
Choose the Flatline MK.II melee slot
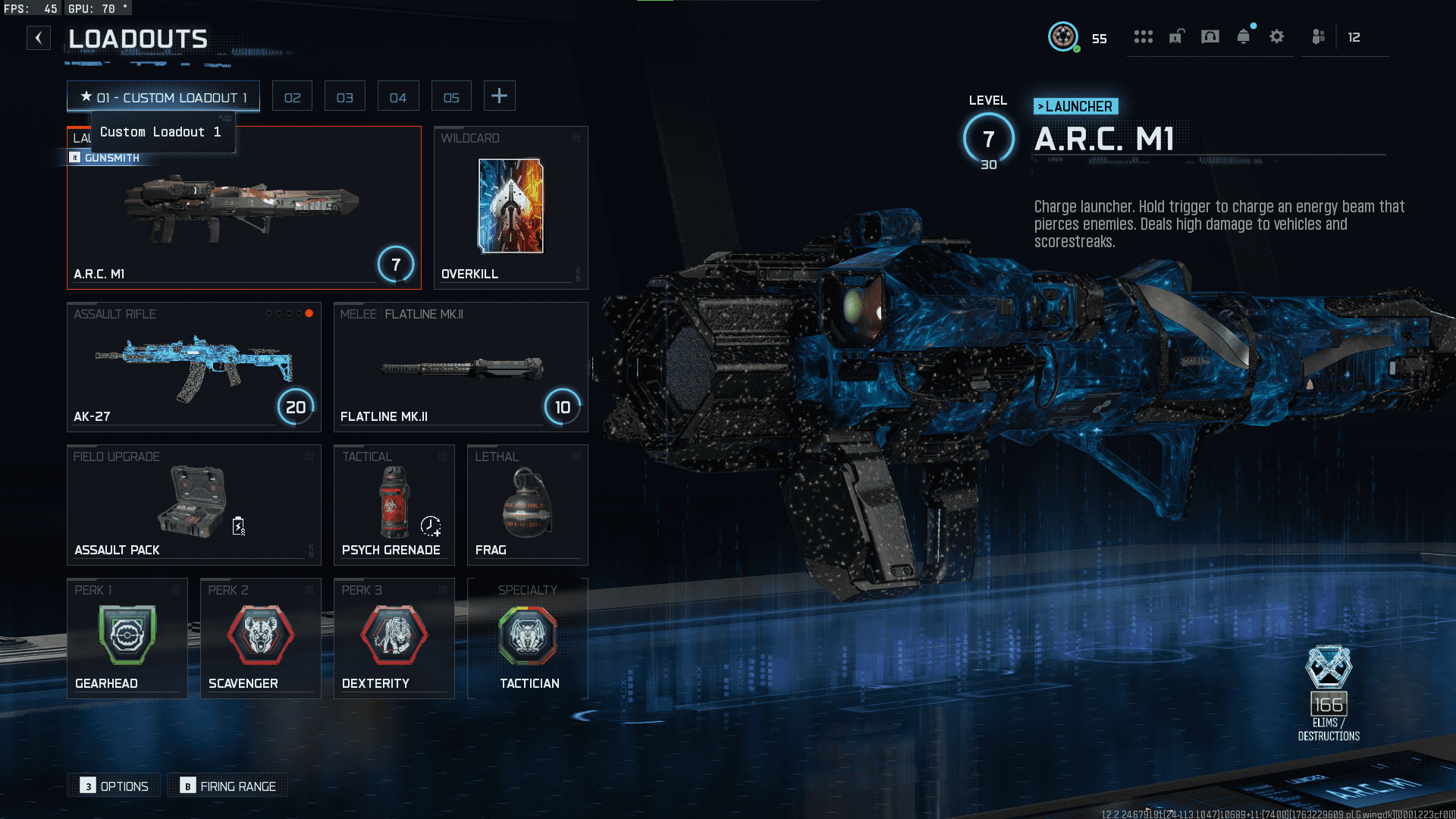[x=460, y=367]
